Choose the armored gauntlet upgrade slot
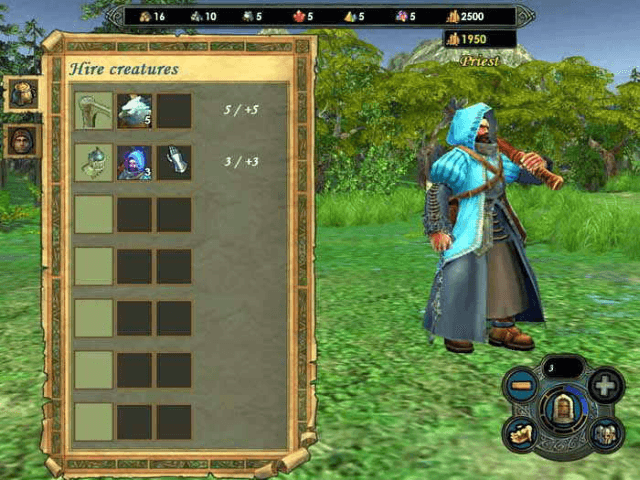The height and width of the screenshot is (480, 640). click(174, 162)
